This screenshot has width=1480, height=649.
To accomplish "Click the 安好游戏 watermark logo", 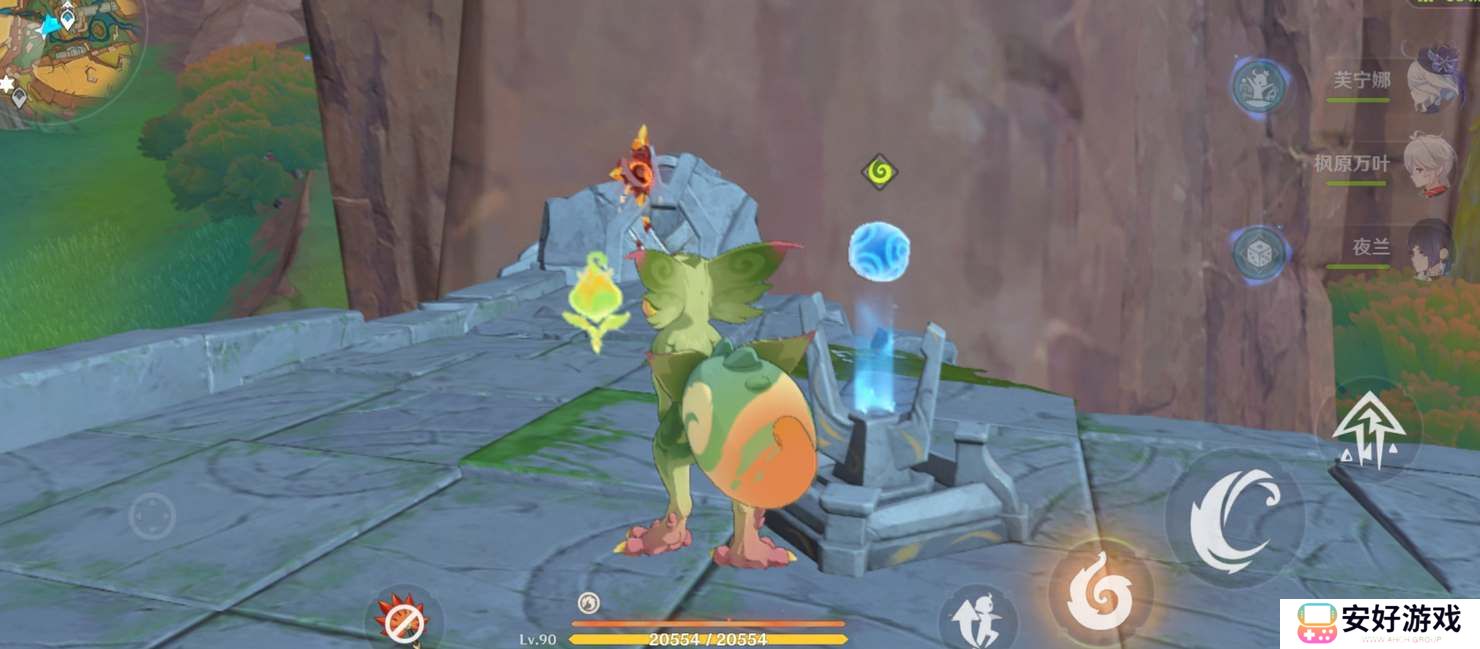I will click(x=1380, y=622).
